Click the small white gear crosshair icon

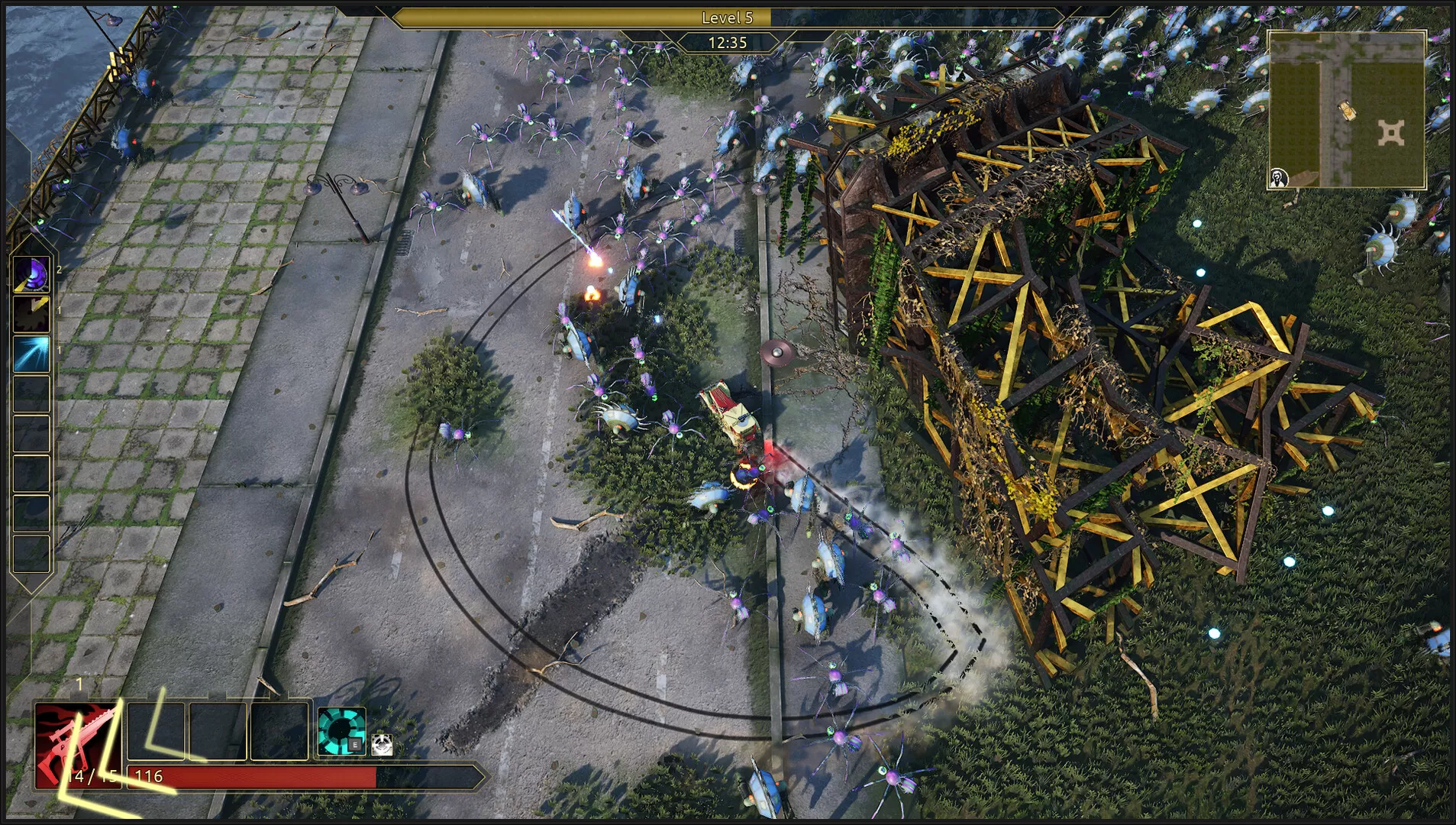tap(382, 745)
